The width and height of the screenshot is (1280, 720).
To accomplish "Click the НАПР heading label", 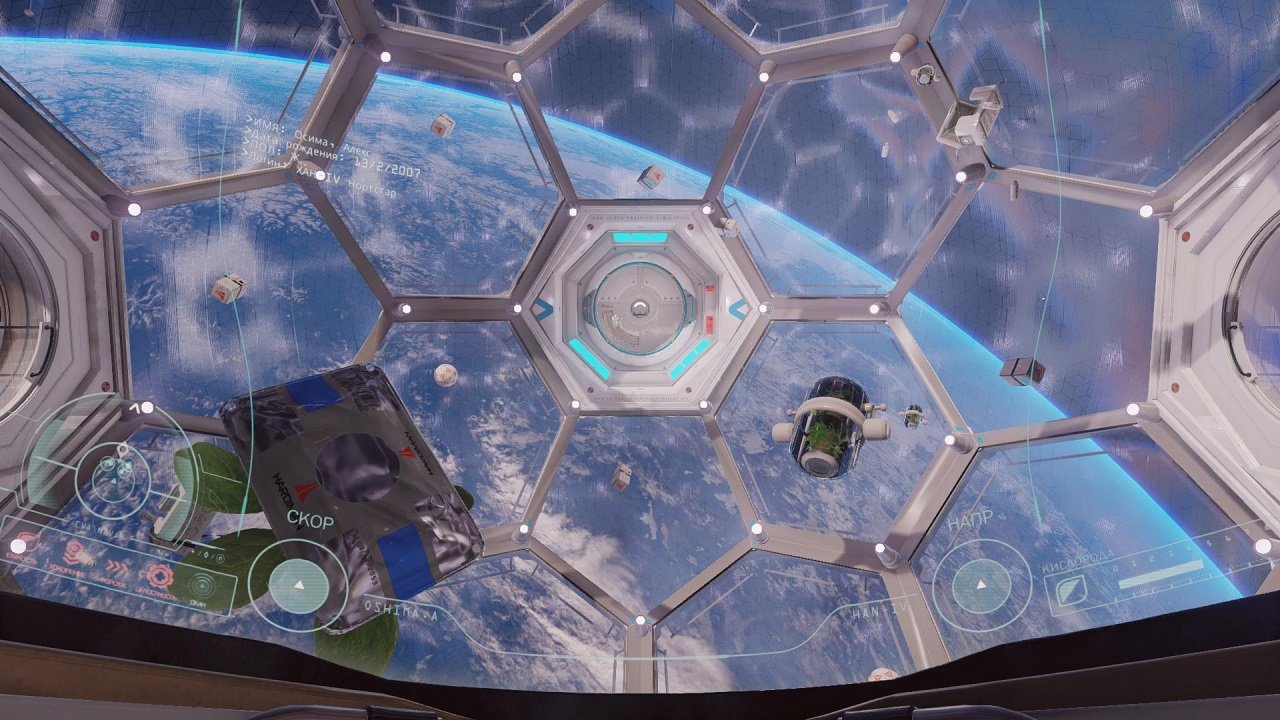I will point(970,520).
